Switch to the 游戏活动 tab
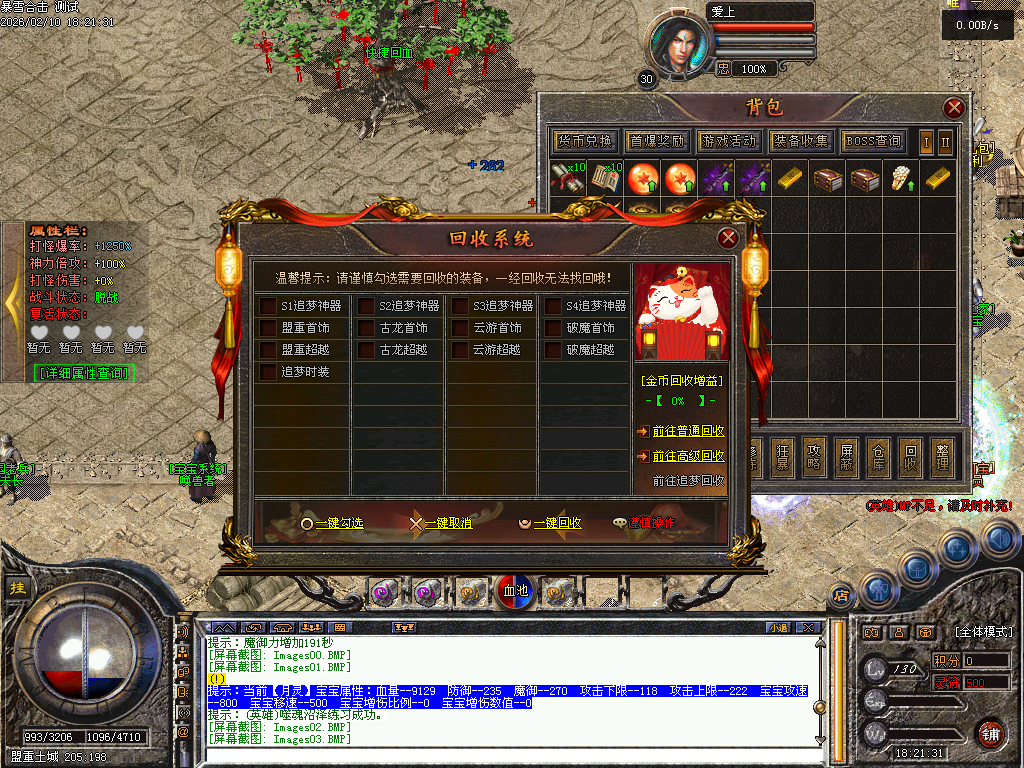The width and height of the screenshot is (1024, 768). pos(729,141)
